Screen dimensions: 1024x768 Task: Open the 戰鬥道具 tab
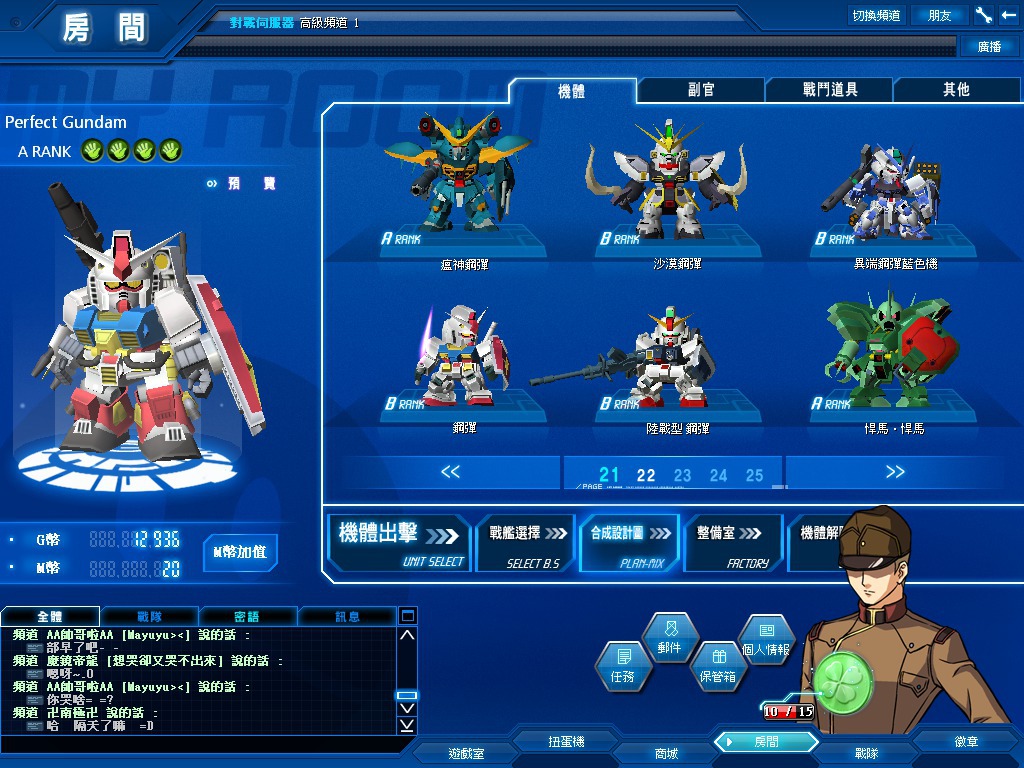point(829,90)
